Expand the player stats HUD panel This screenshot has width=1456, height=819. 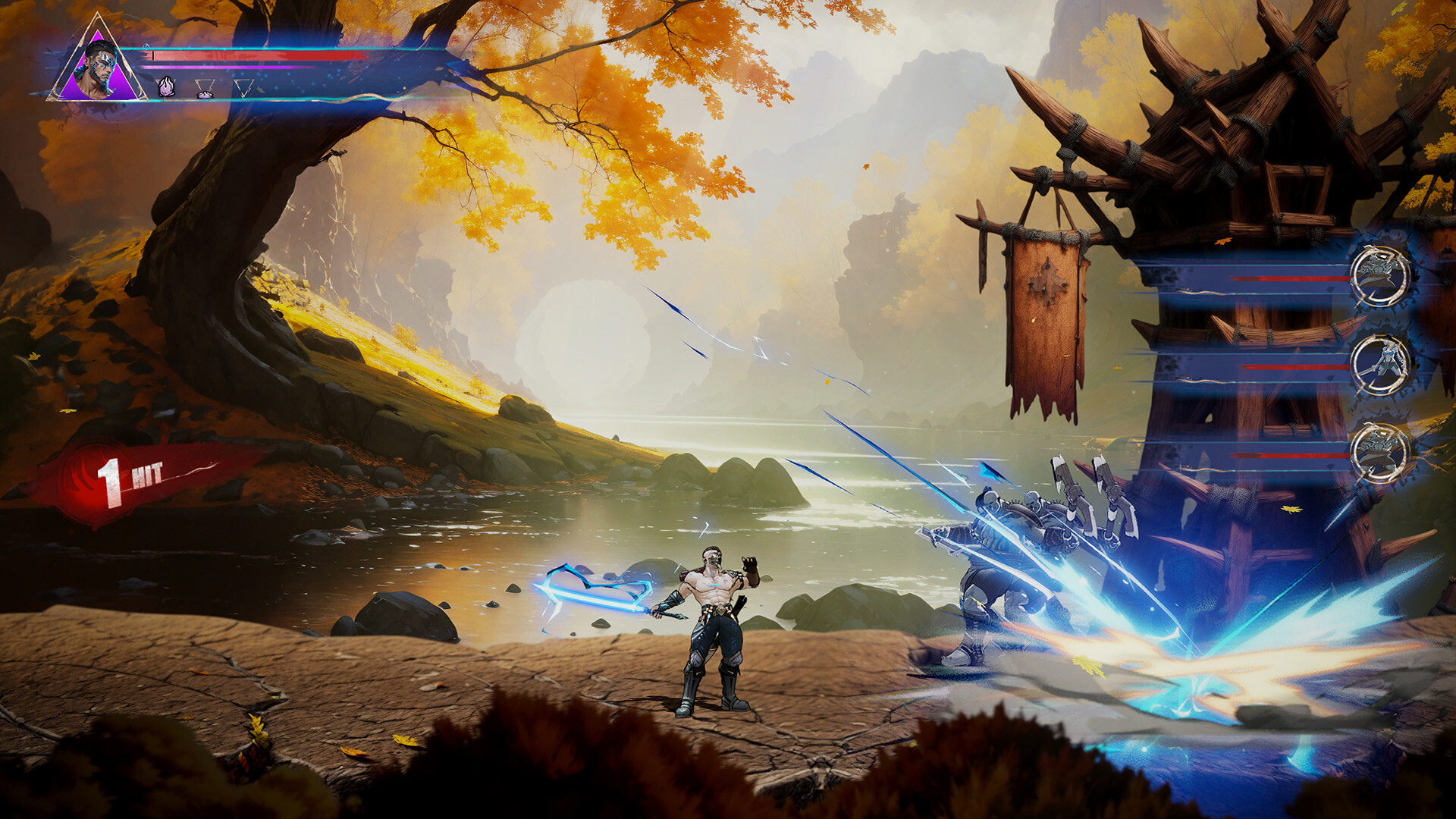(x=227, y=72)
